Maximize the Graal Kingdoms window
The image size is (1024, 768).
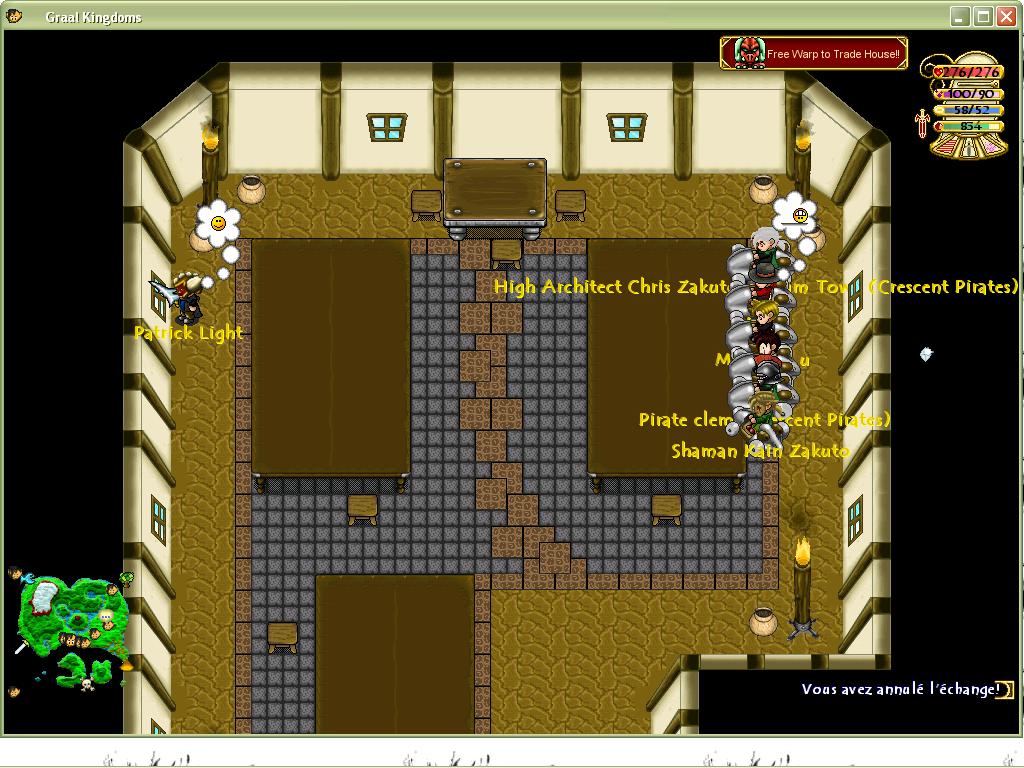[x=983, y=16]
